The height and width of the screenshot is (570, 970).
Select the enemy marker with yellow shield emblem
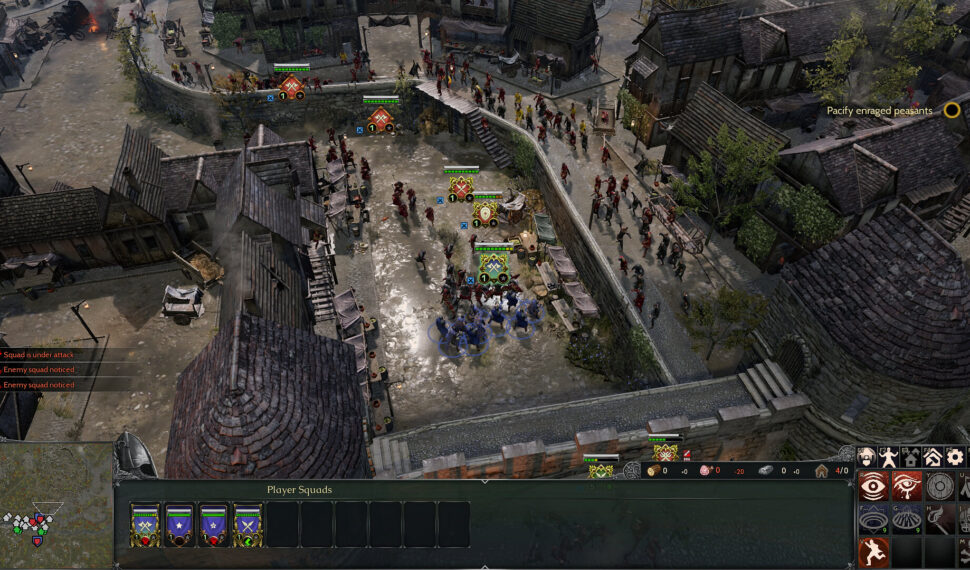(x=486, y=213)
